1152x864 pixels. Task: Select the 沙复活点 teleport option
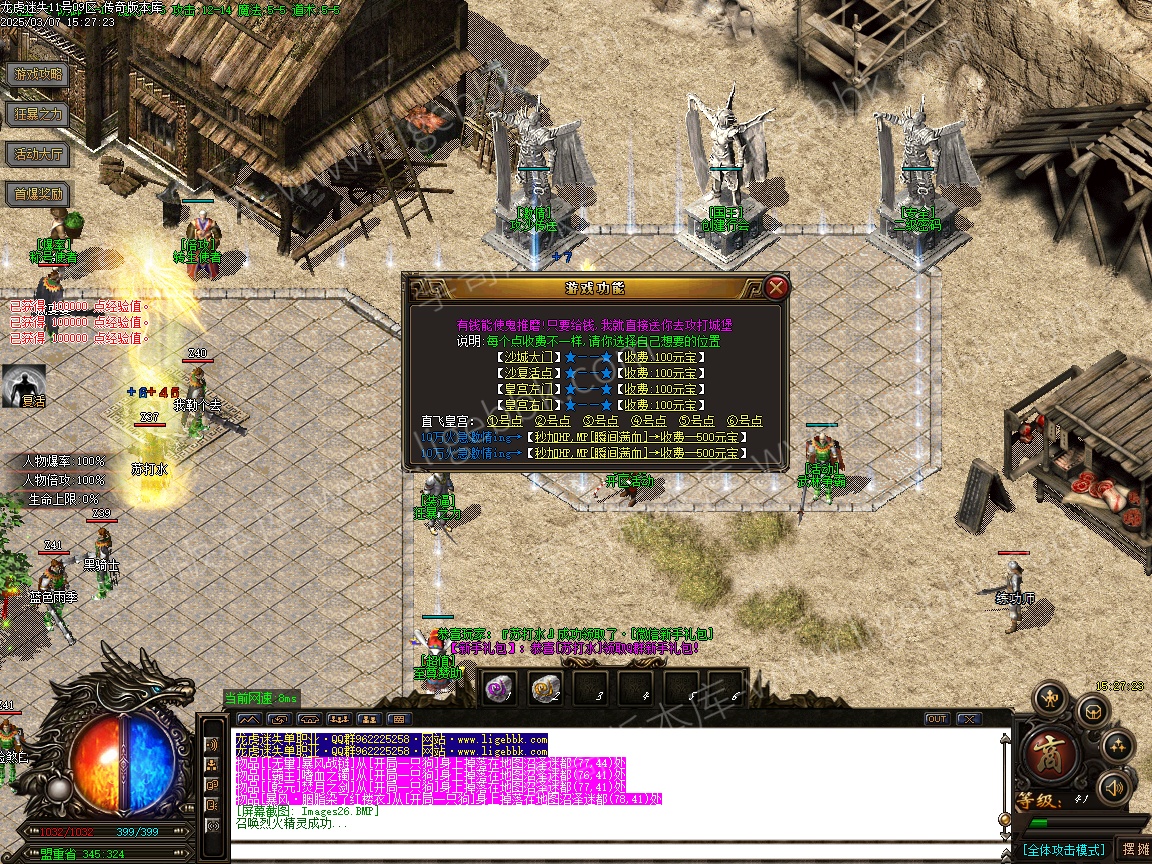click(x=527, y=373)
